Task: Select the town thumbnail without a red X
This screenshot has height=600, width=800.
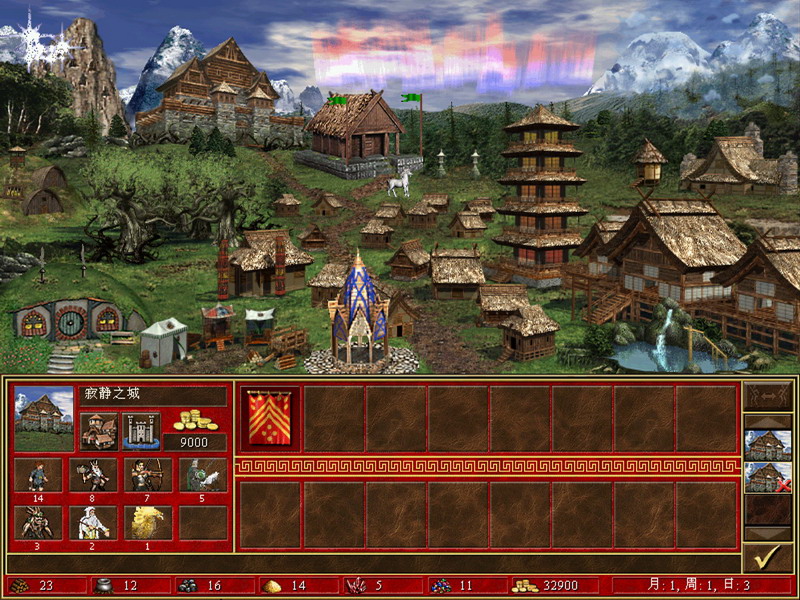Action: click(x=767, y=444)
